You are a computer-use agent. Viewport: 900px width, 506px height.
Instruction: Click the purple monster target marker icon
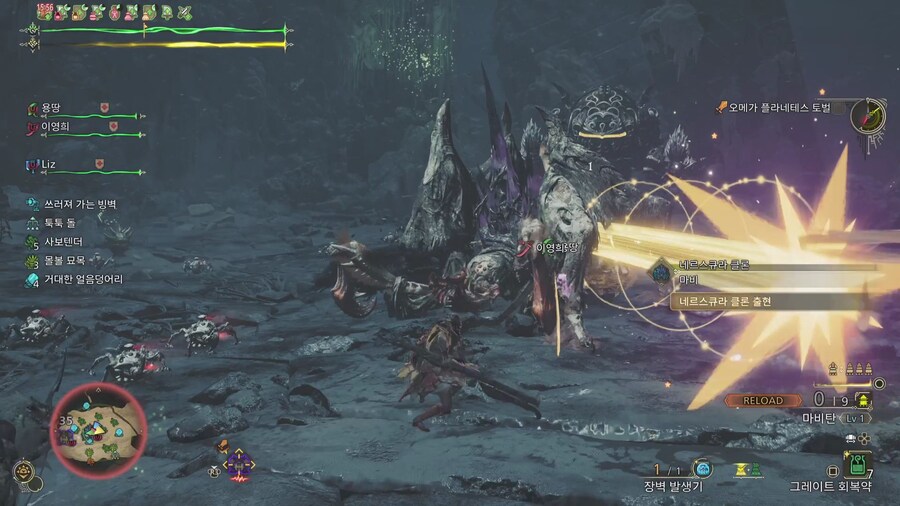tap(238, 463)
